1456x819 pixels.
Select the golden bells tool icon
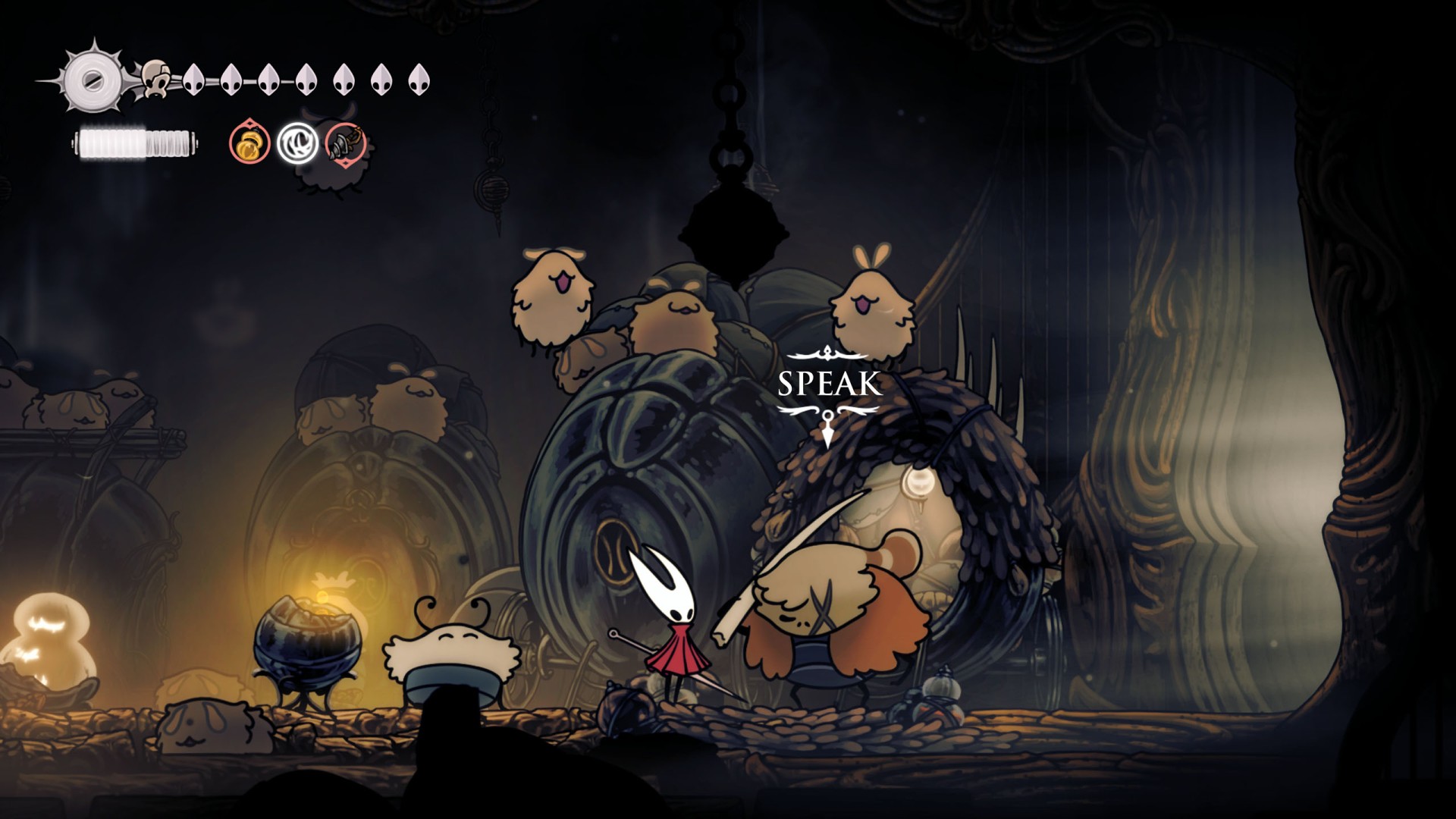click(x=249, y=143)
